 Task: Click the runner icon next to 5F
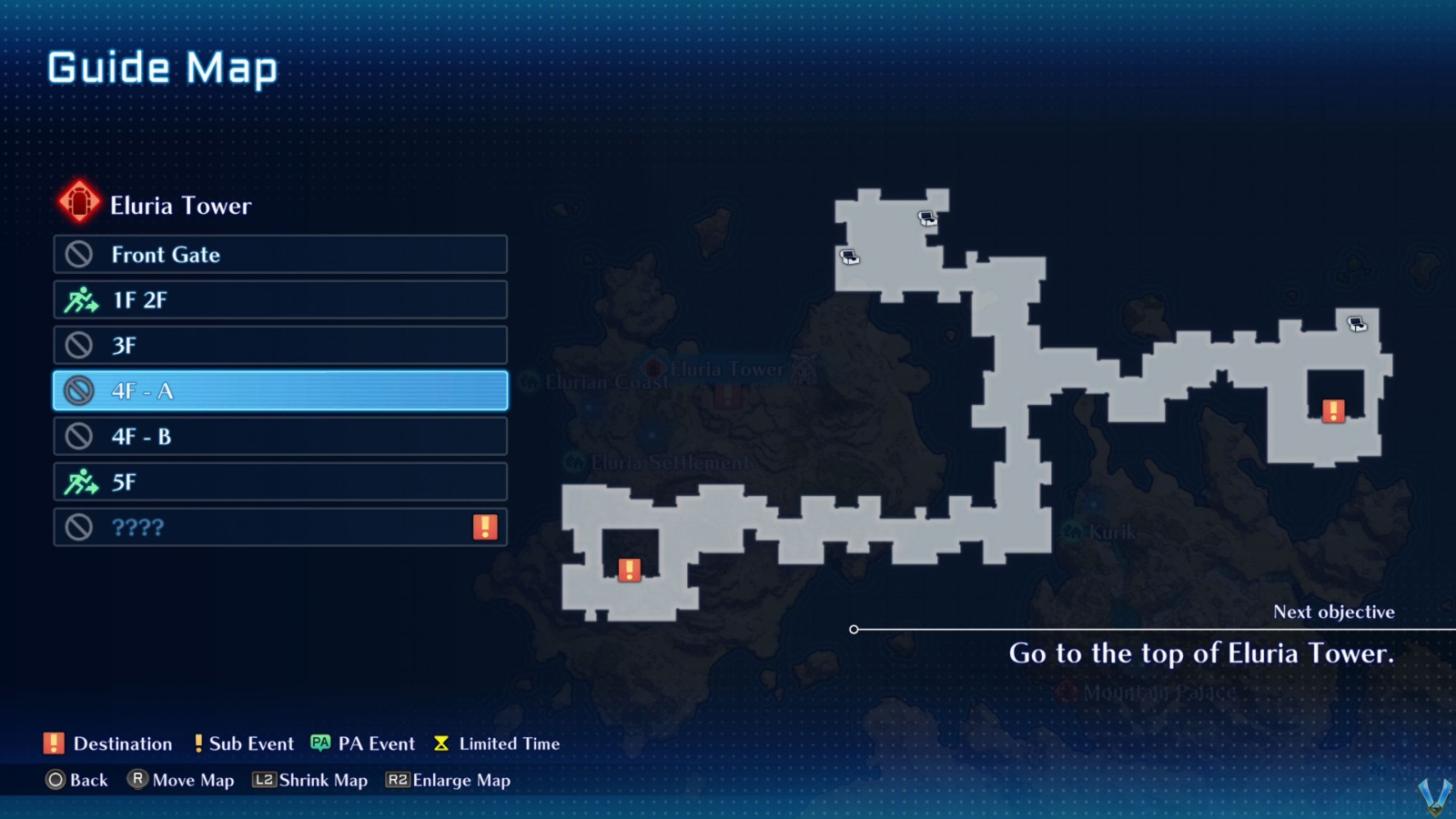(x=83, y=481)
